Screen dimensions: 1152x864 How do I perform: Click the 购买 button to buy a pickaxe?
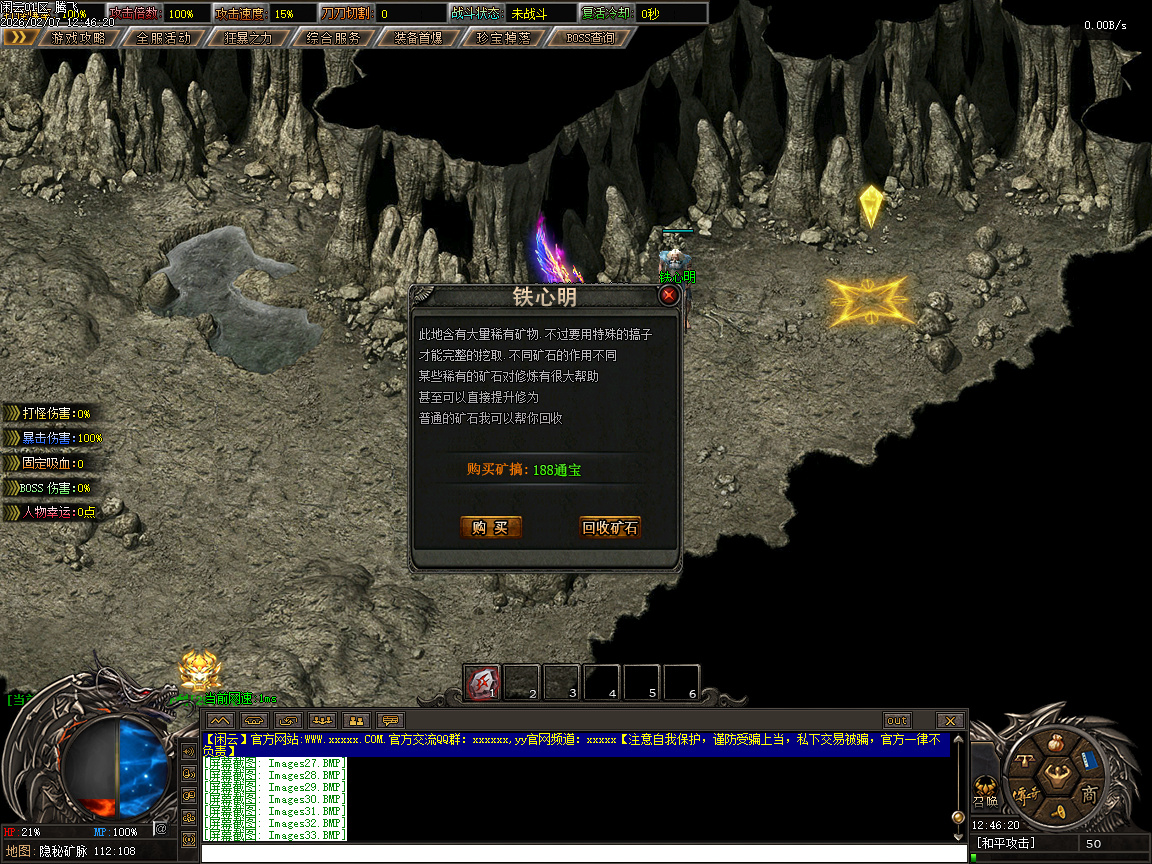(x=491, y=528)
